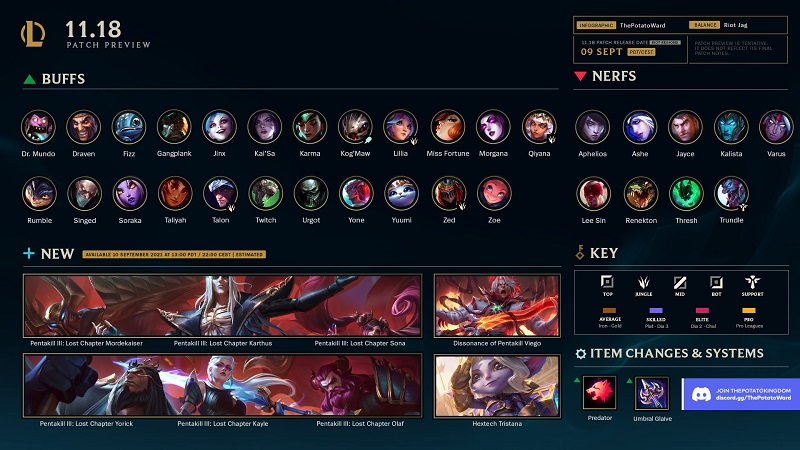Image resolution: width=800 pixels, height=450 pixels.
Task: Pick the Zoe champion icon
Action: 492,193
